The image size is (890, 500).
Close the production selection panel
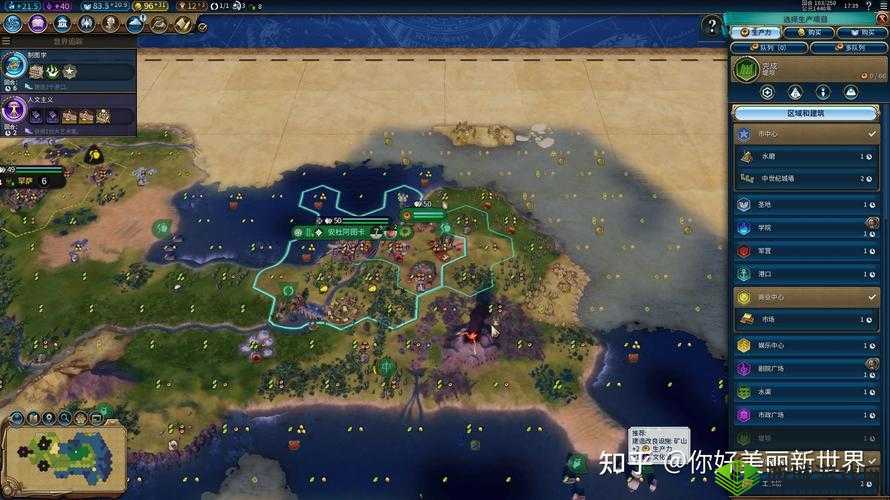pos(881,18)
